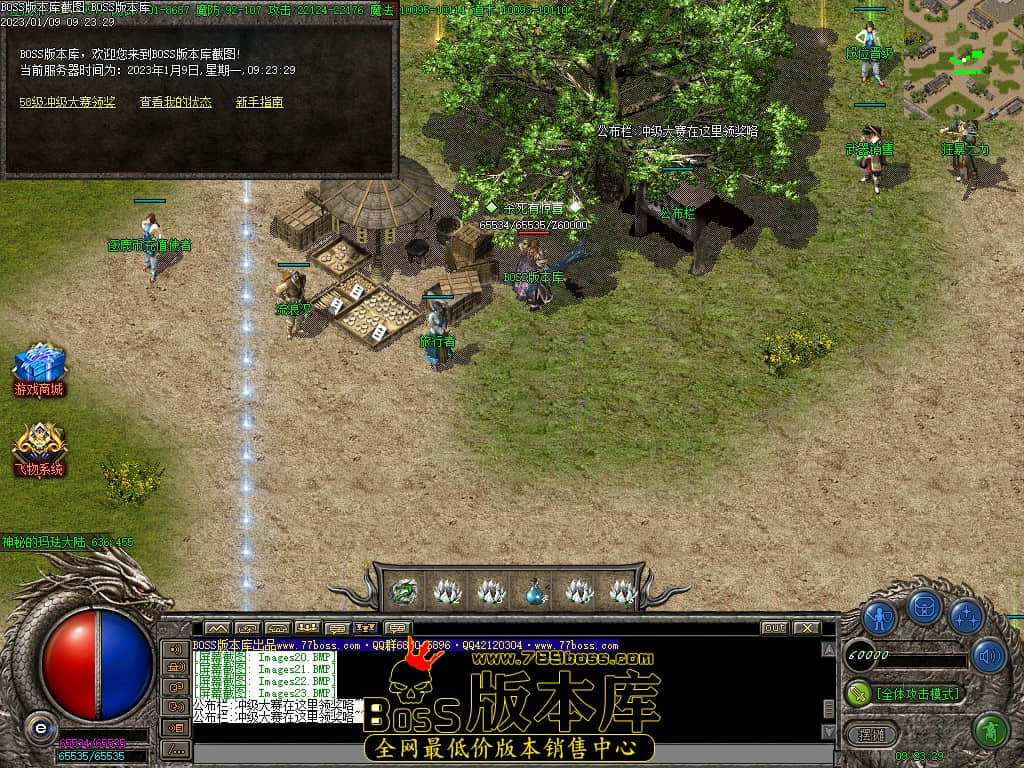Open the skills panel with sparkle icon
This screenshot has height=768, width=1024.
[966, 617]
